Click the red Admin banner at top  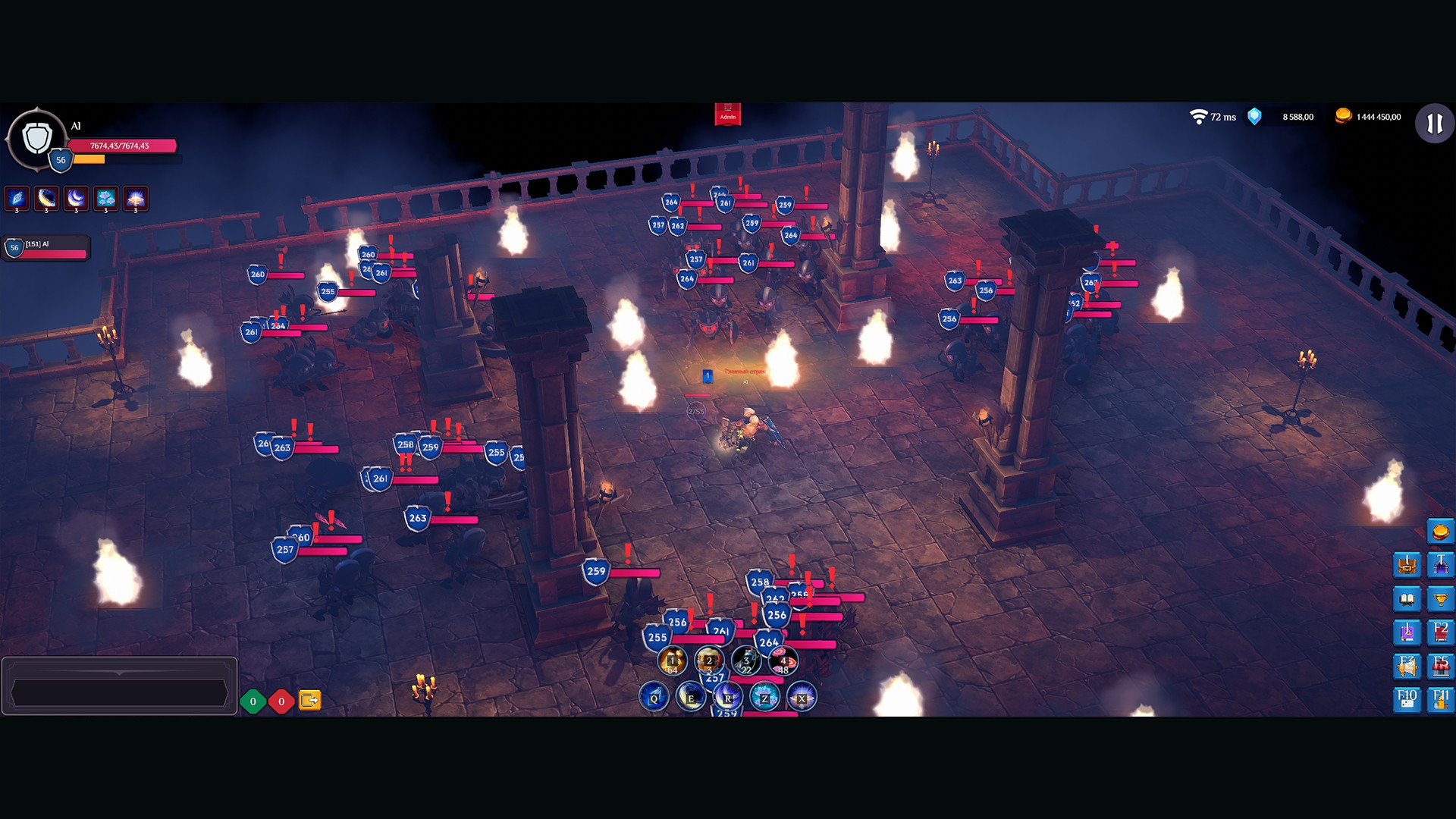click(727, 114)
